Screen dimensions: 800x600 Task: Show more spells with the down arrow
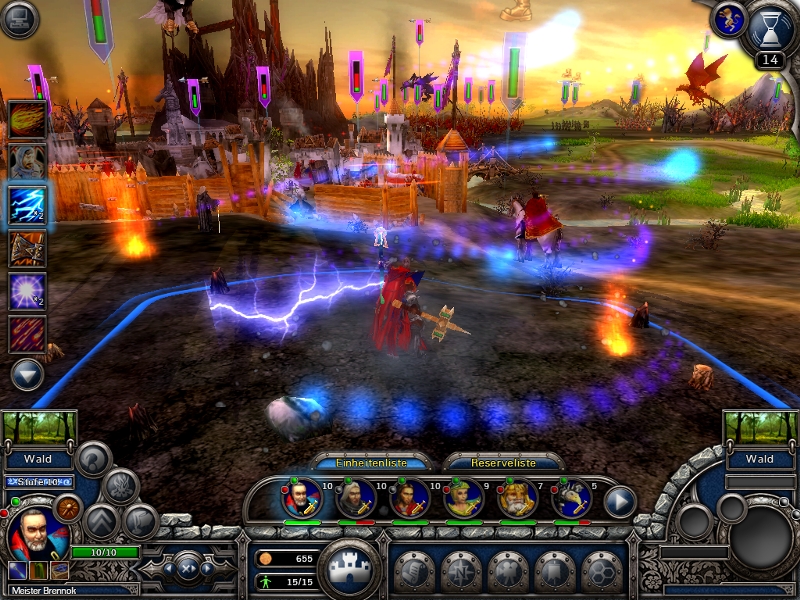coord(28,375)
